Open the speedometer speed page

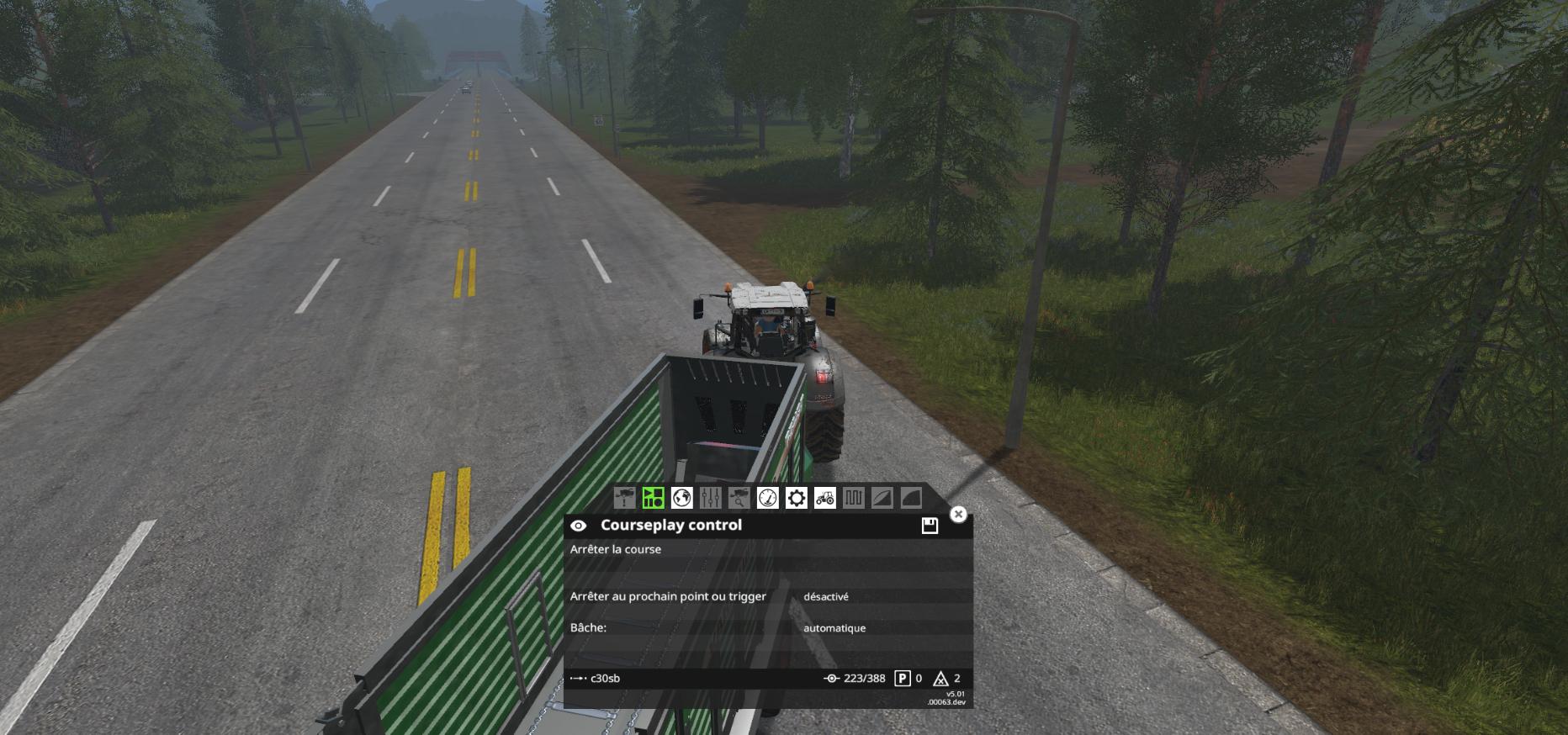point(767,498)
